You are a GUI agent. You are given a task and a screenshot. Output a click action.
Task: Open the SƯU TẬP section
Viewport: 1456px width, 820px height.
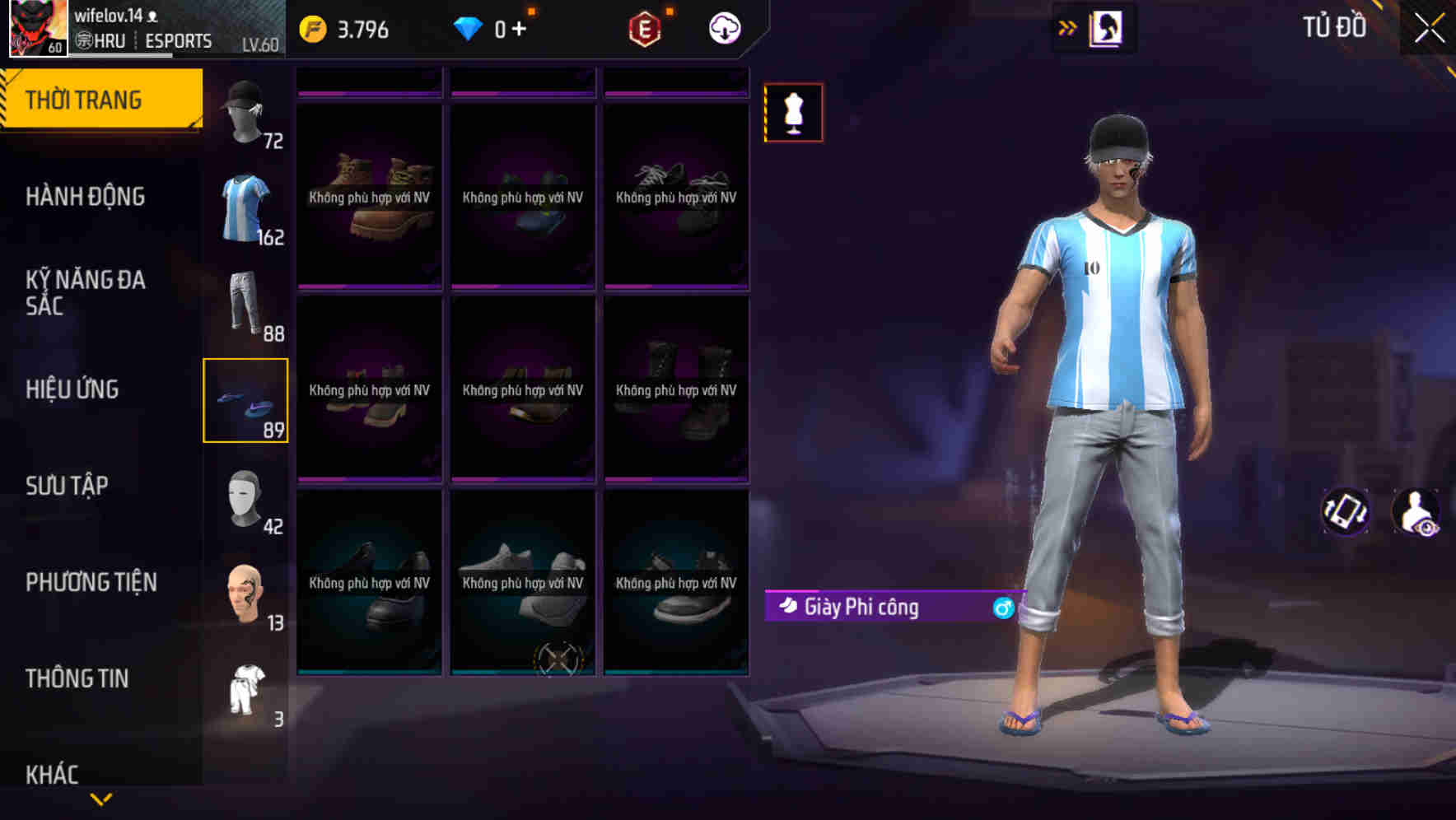68,486
